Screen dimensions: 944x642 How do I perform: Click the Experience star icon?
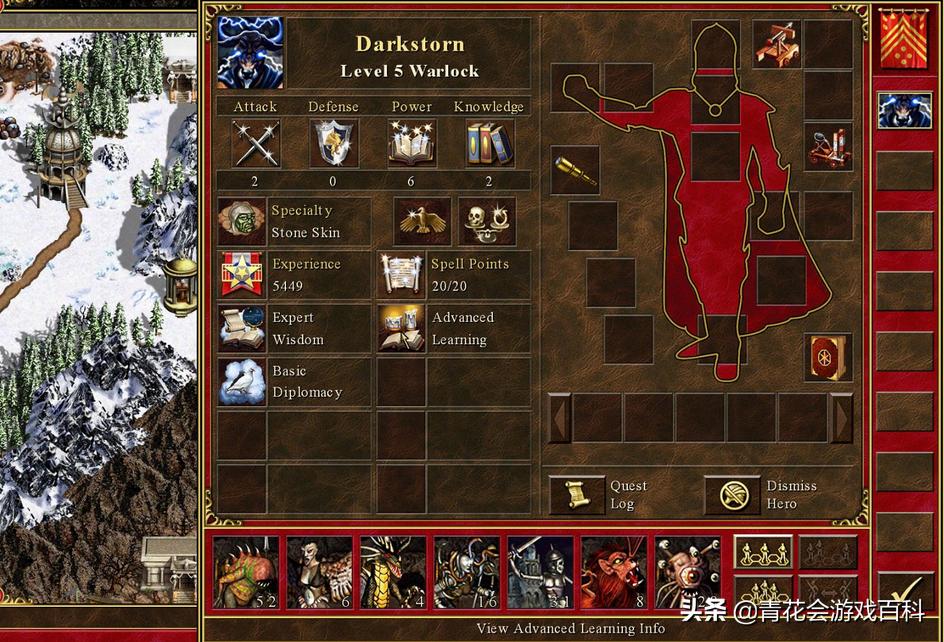[x=242, y=274]
